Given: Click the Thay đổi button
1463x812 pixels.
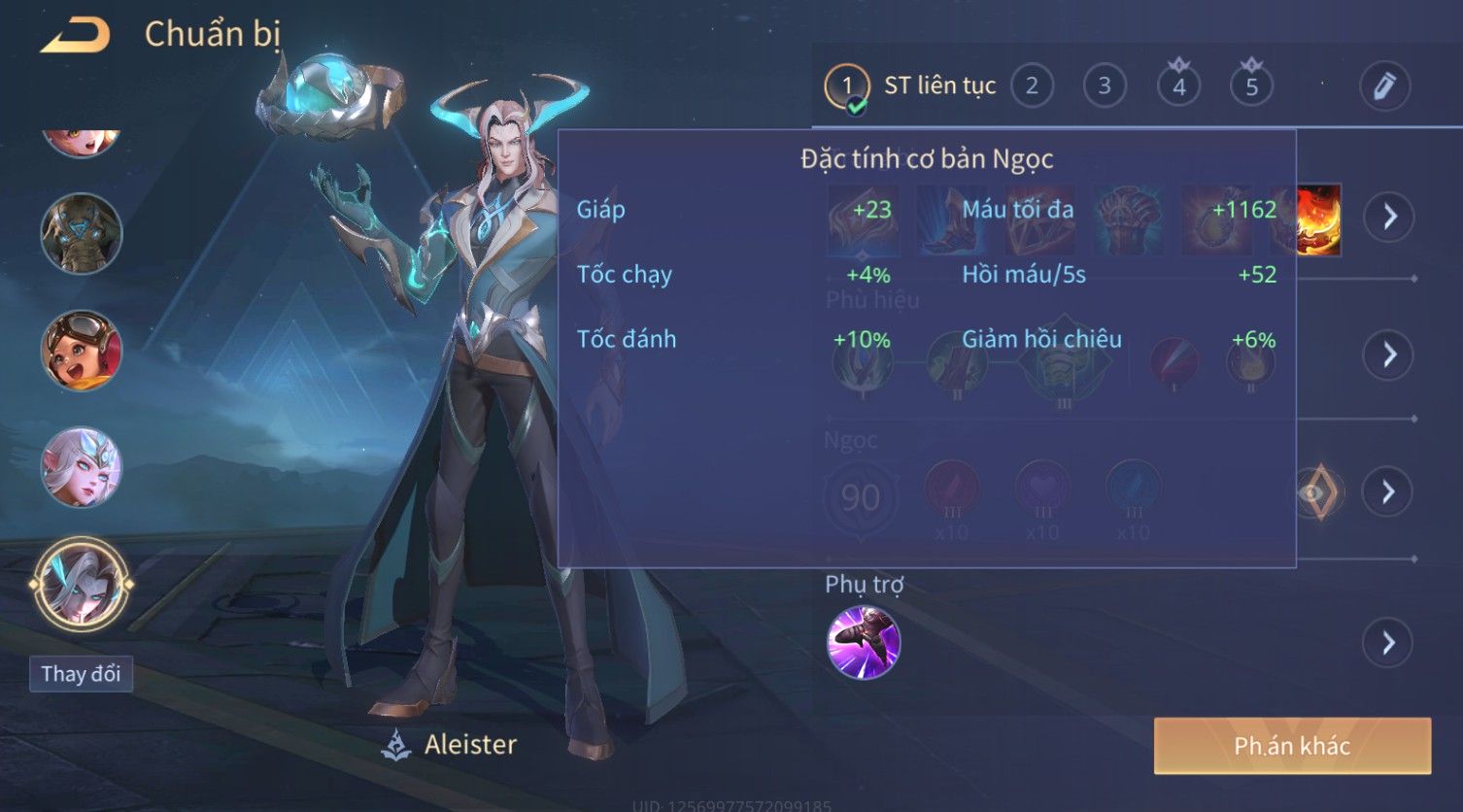Looking at the screenshot, I should [x=81, y=674].
